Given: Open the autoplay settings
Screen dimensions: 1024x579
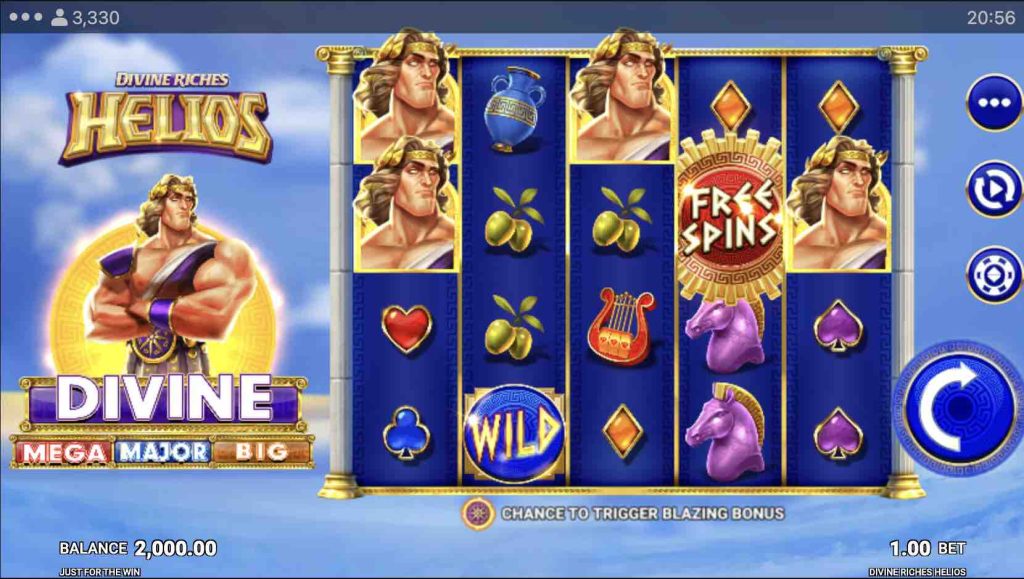Looking at the screenshot, I should [993, 187].
